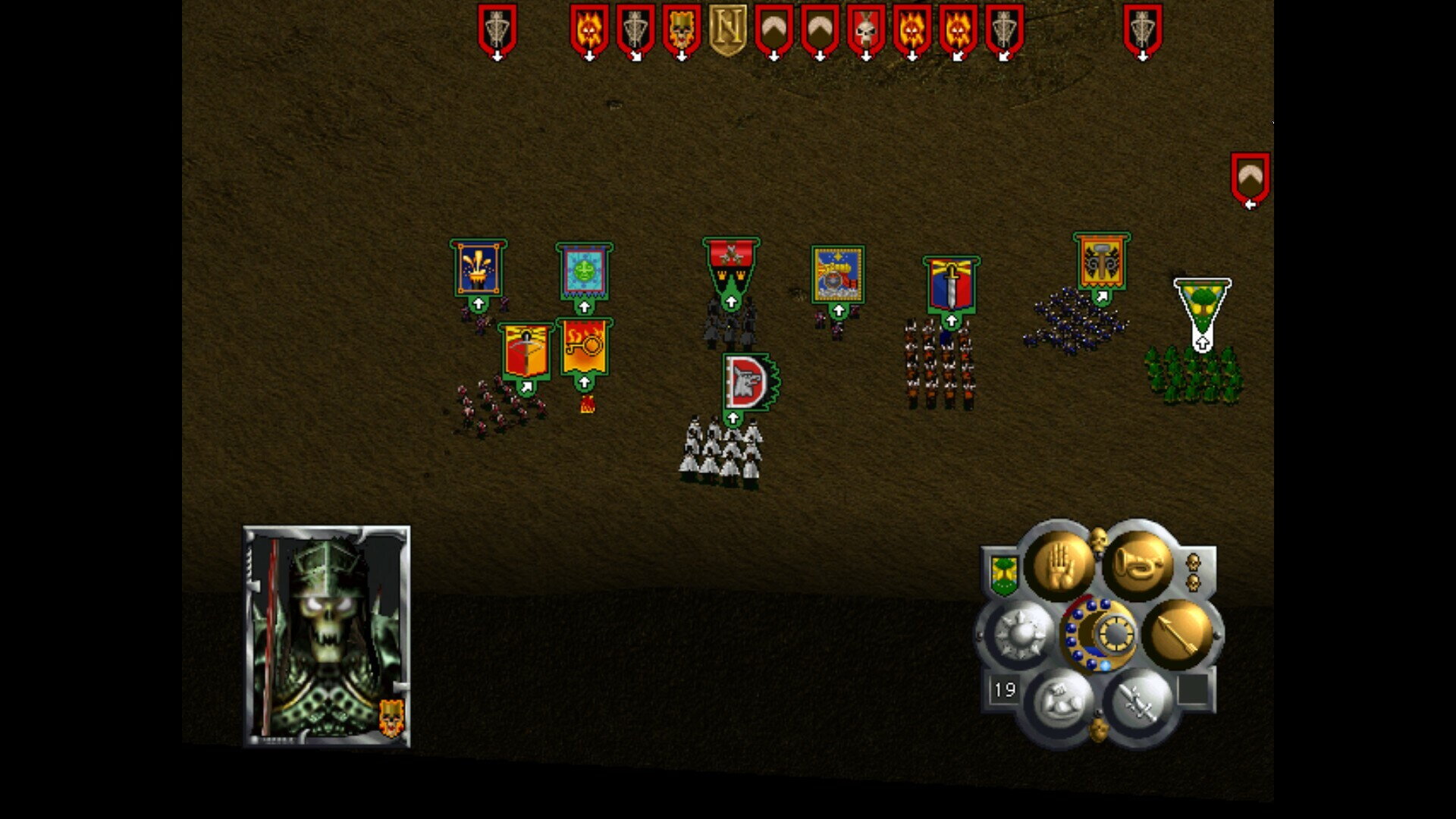
Task: Open the skeletal warrior unit portrait
Action: point(326,635)
